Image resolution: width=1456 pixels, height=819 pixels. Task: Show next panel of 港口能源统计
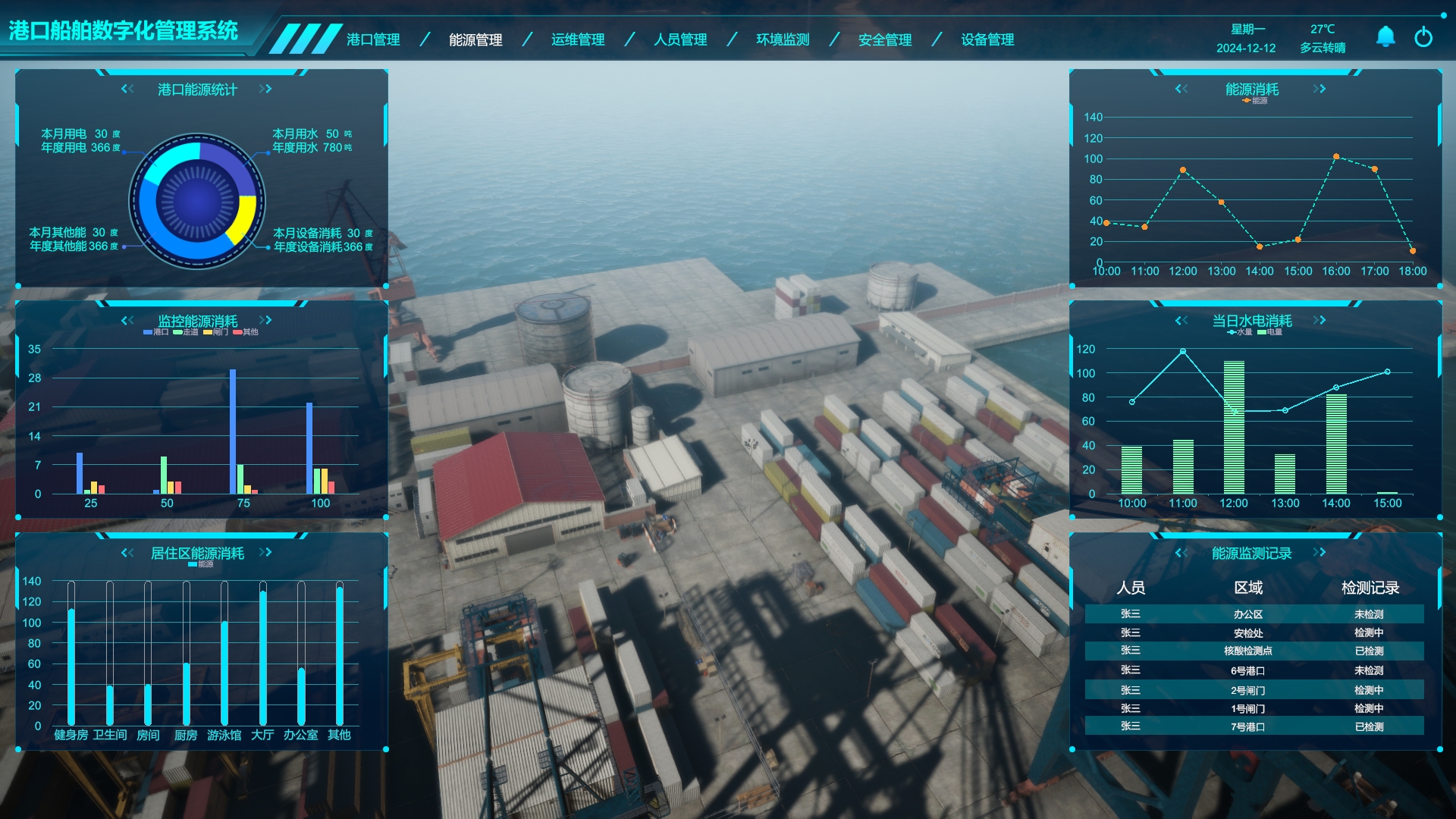(265, 89)
